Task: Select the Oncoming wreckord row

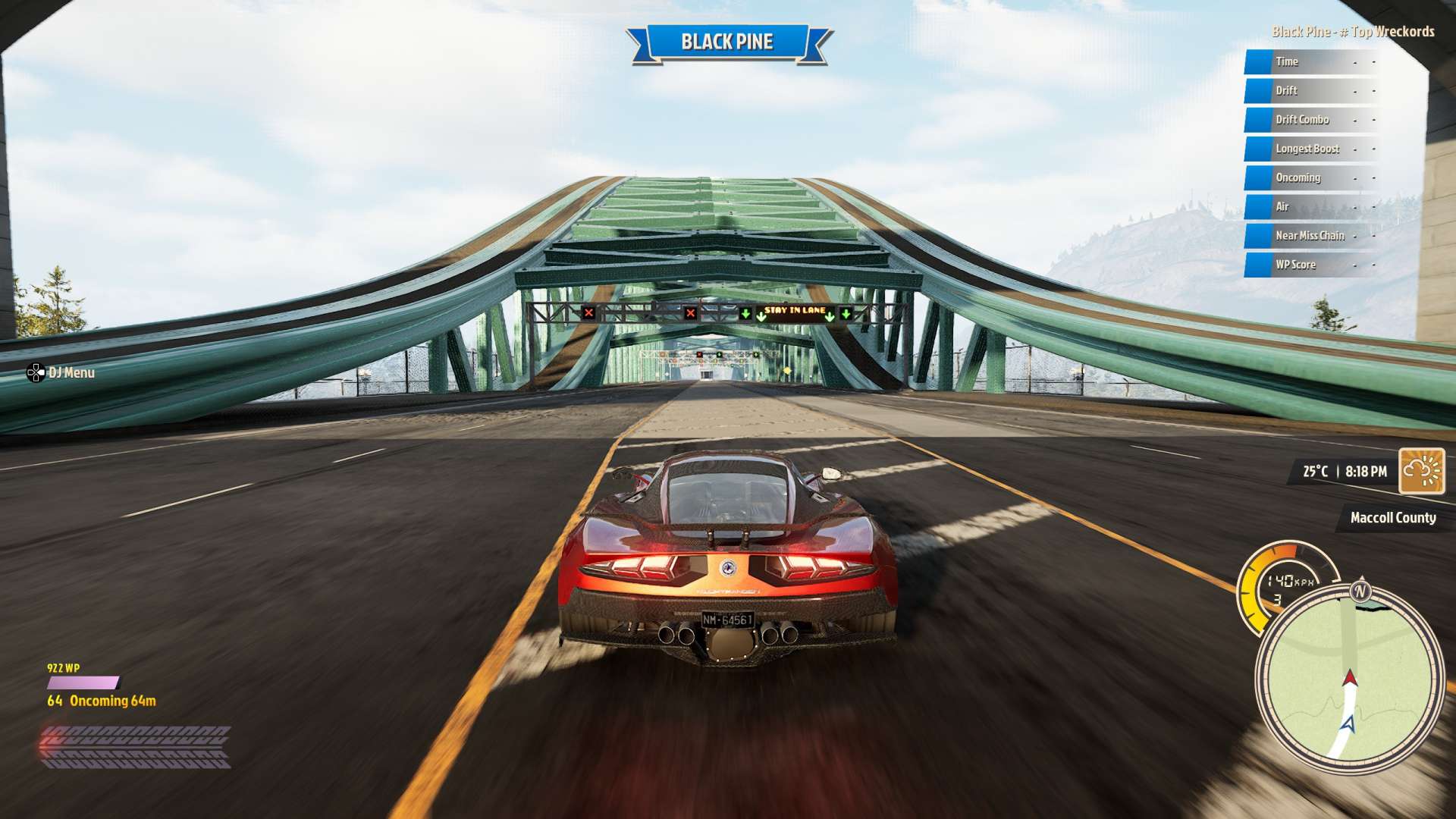Action: [1312, 177]
